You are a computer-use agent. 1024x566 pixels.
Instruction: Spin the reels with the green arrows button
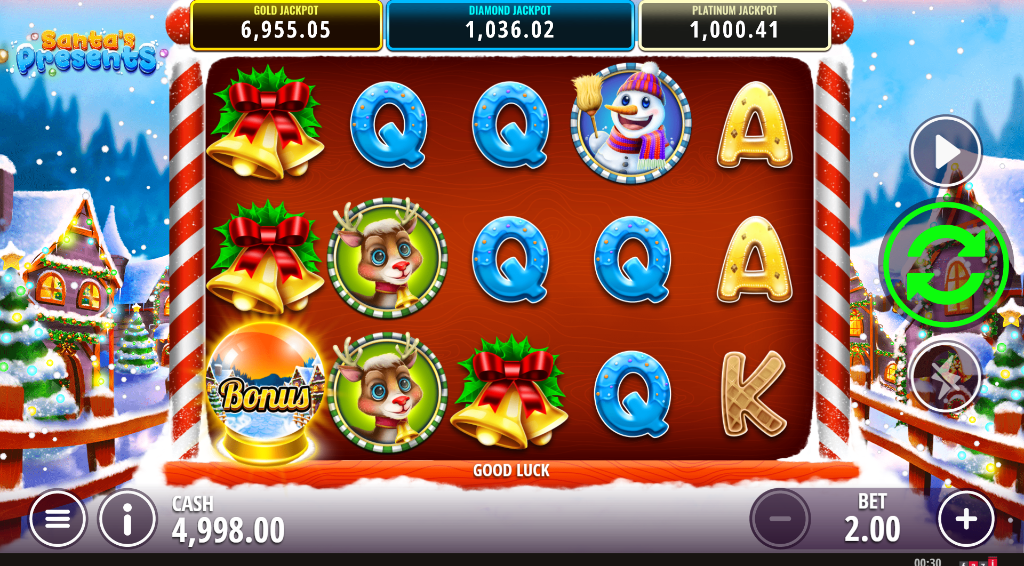point(946,265)
